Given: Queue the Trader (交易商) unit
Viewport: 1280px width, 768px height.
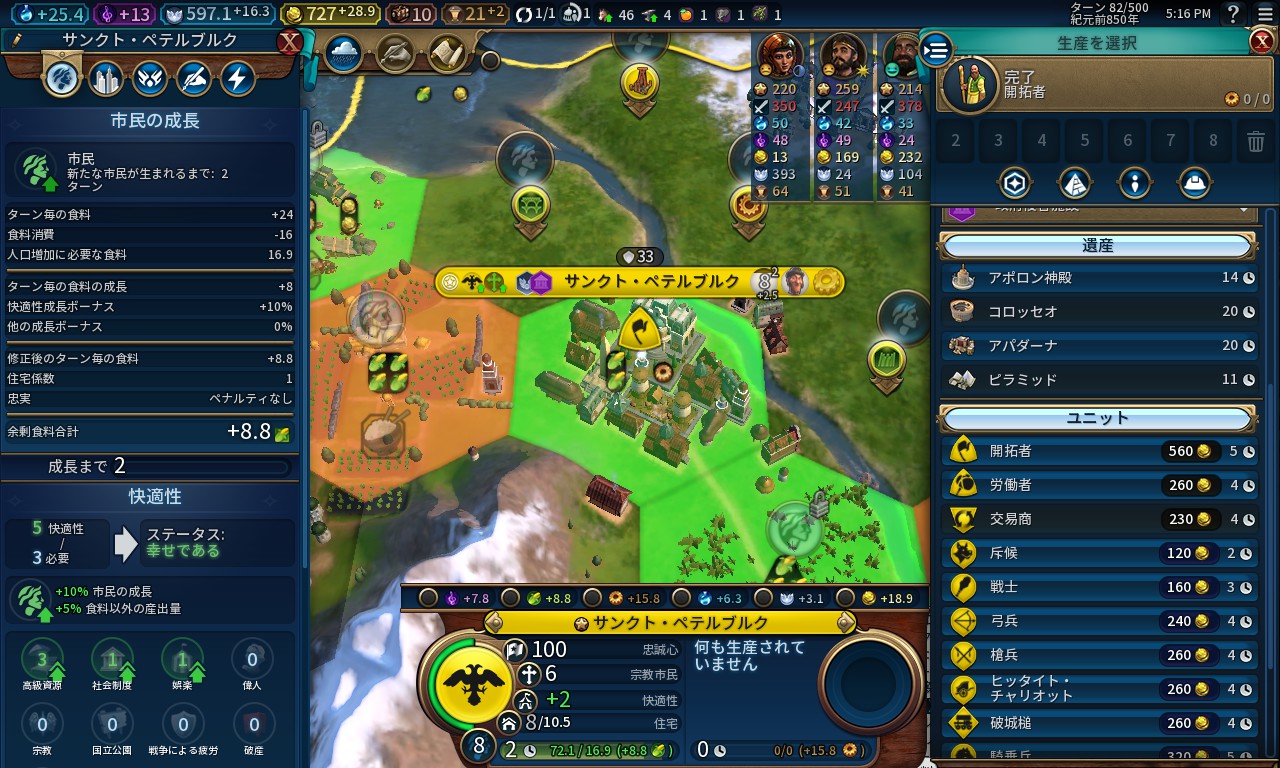Looking at the screenshot, I should point(1098,519).
